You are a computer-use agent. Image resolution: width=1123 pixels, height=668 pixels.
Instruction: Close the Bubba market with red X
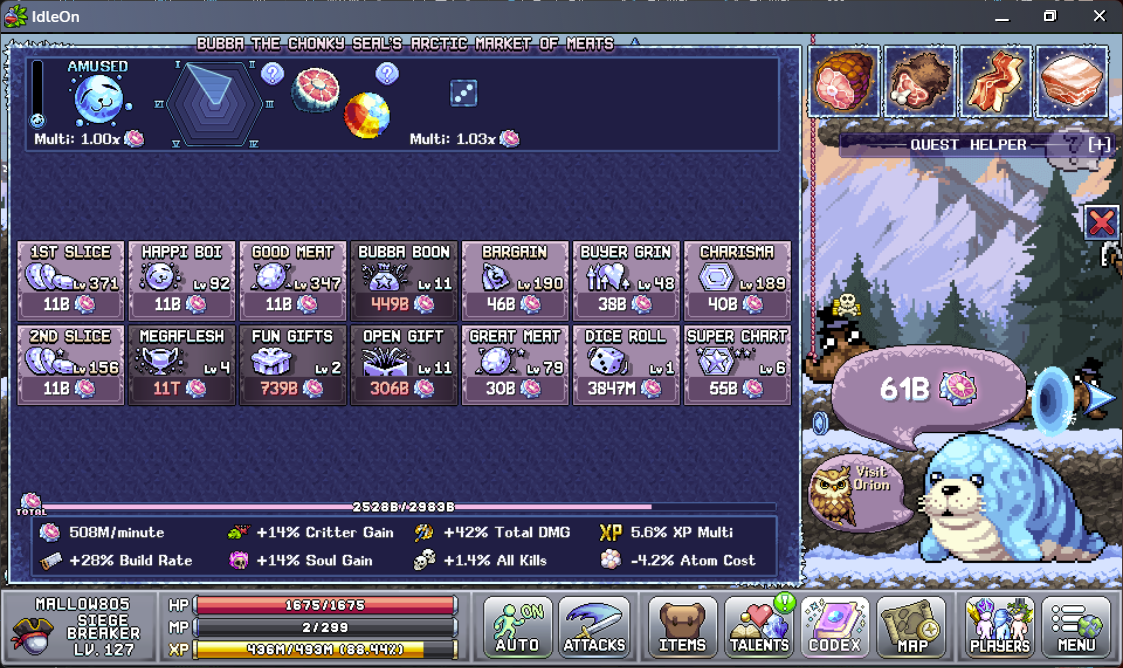coord(1101,222)
